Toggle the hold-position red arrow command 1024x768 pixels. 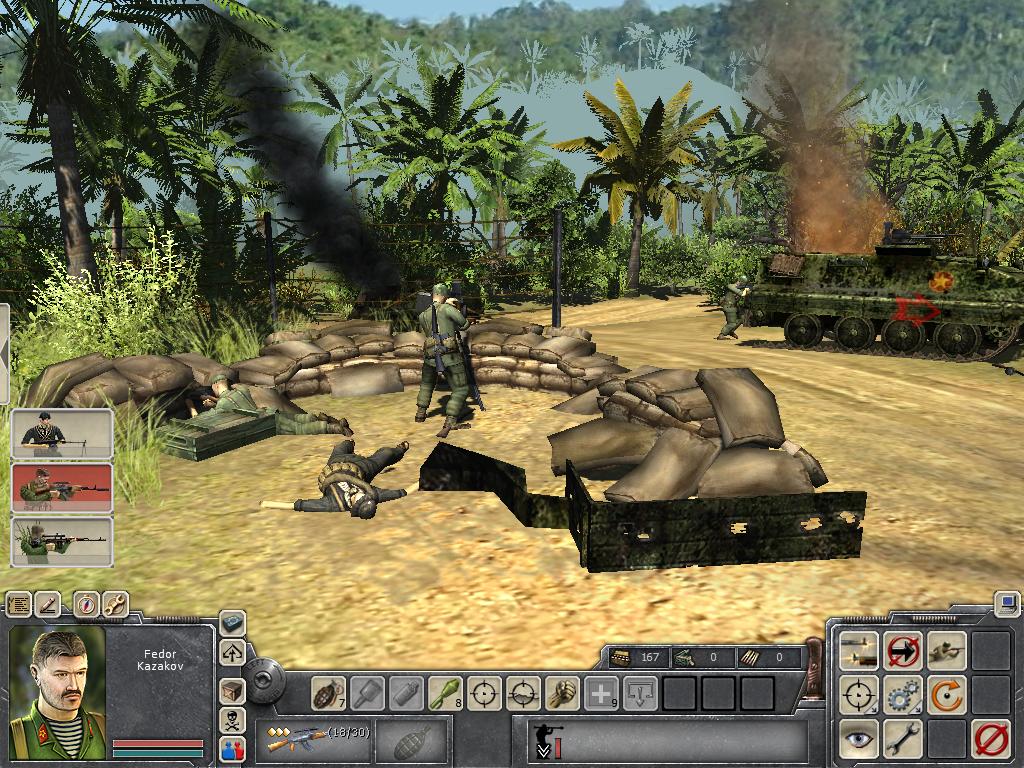coord(903,651)
